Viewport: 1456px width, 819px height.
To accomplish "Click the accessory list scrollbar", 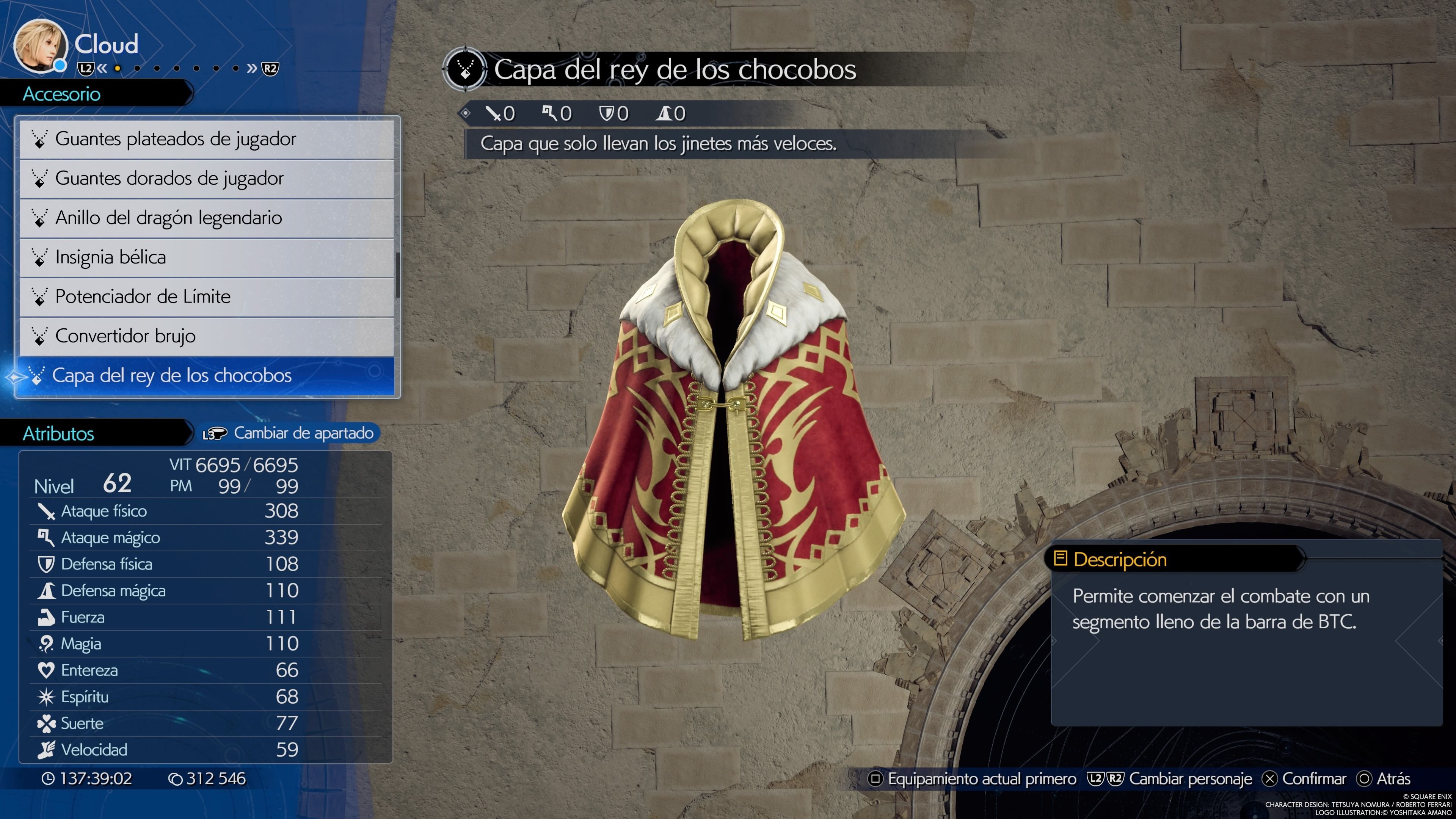I will 398,275.
